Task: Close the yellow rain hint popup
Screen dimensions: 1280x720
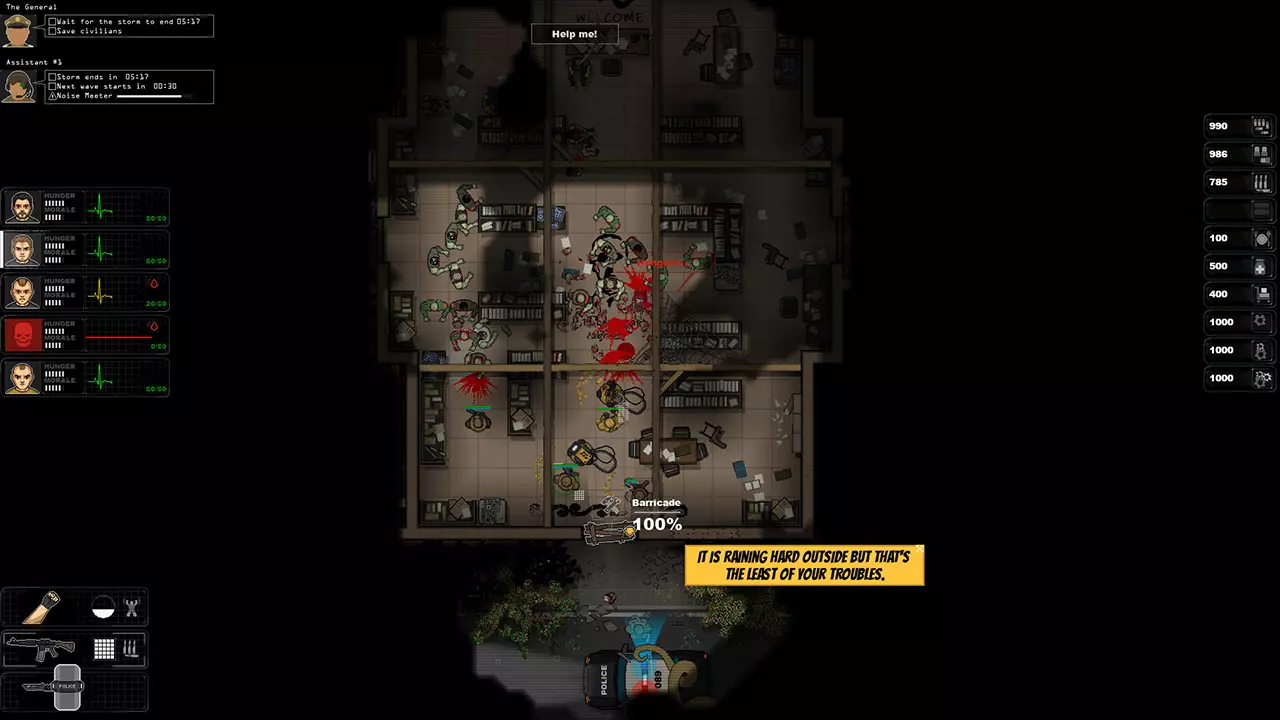Action: (919, 548)
